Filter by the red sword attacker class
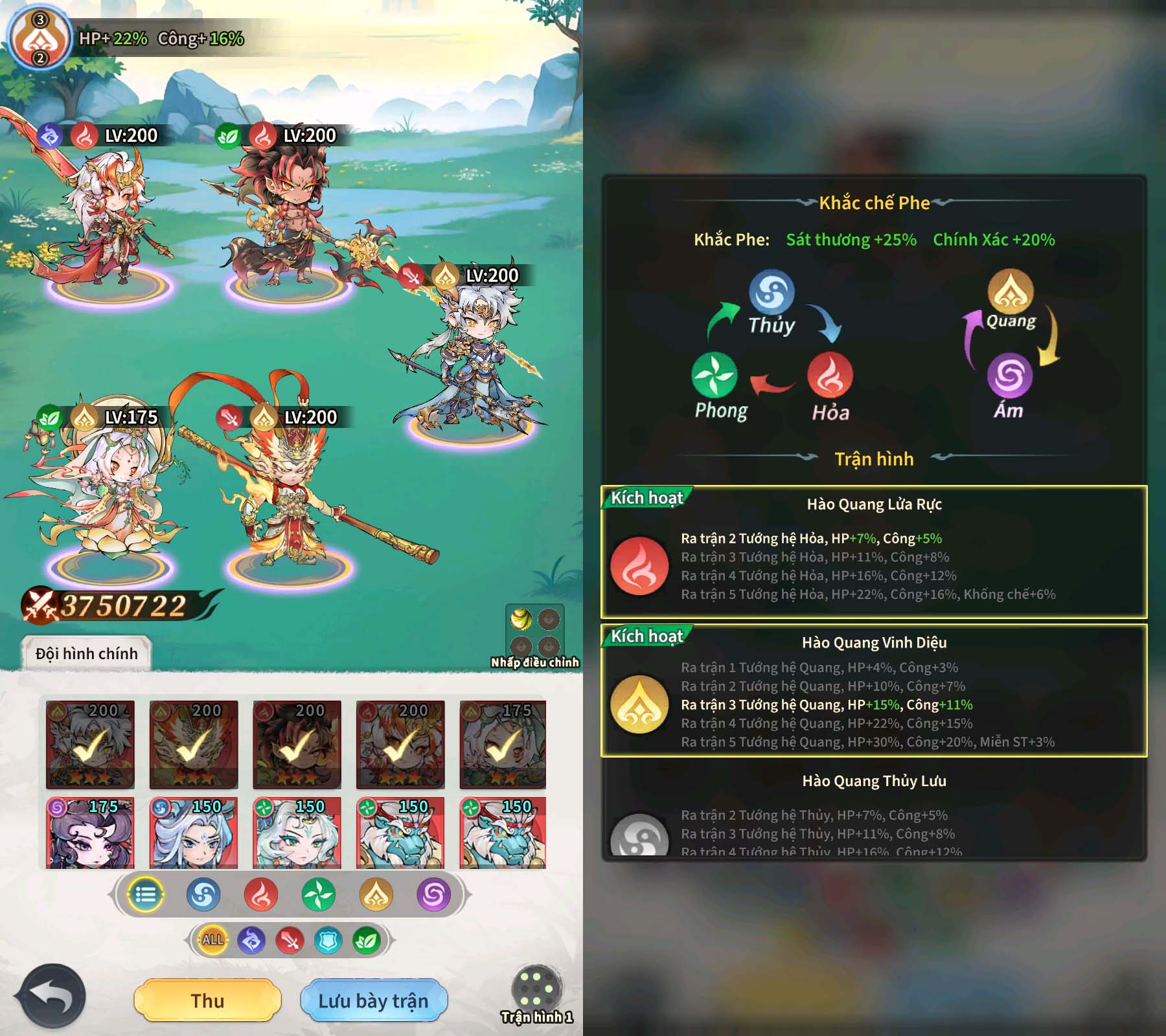 point(290,940)
